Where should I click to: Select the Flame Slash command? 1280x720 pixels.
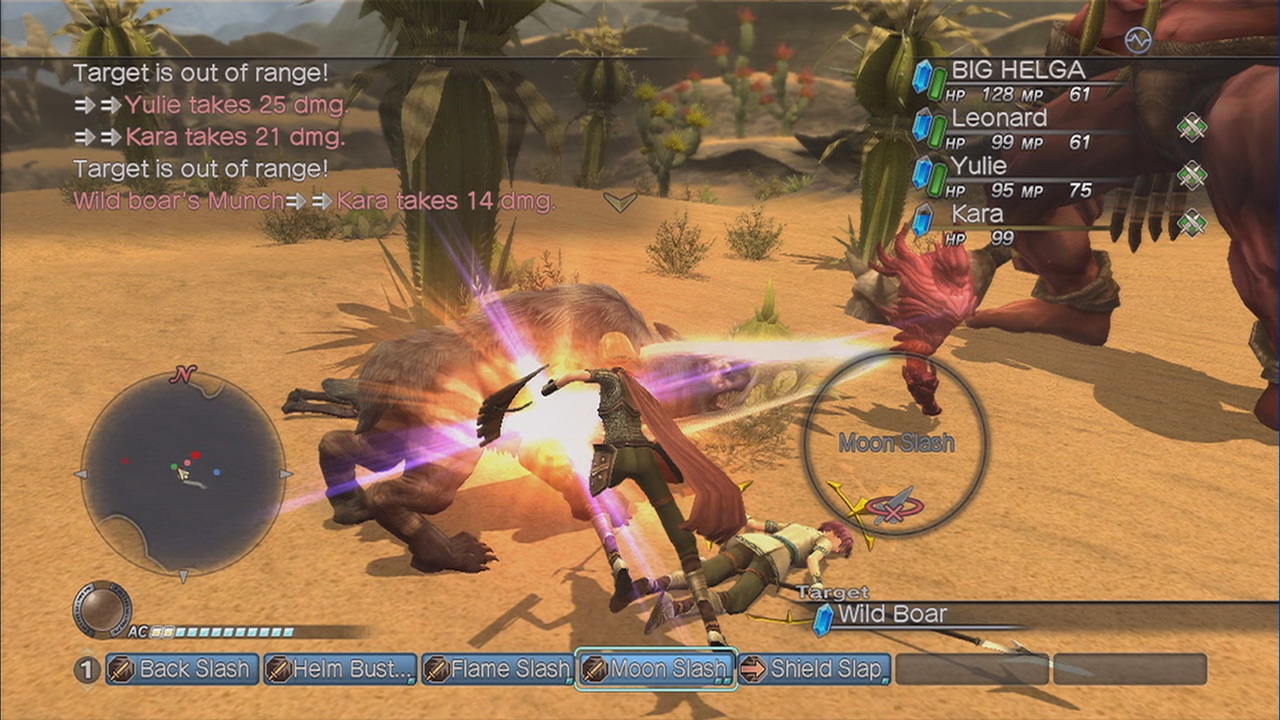pos(497,669)
